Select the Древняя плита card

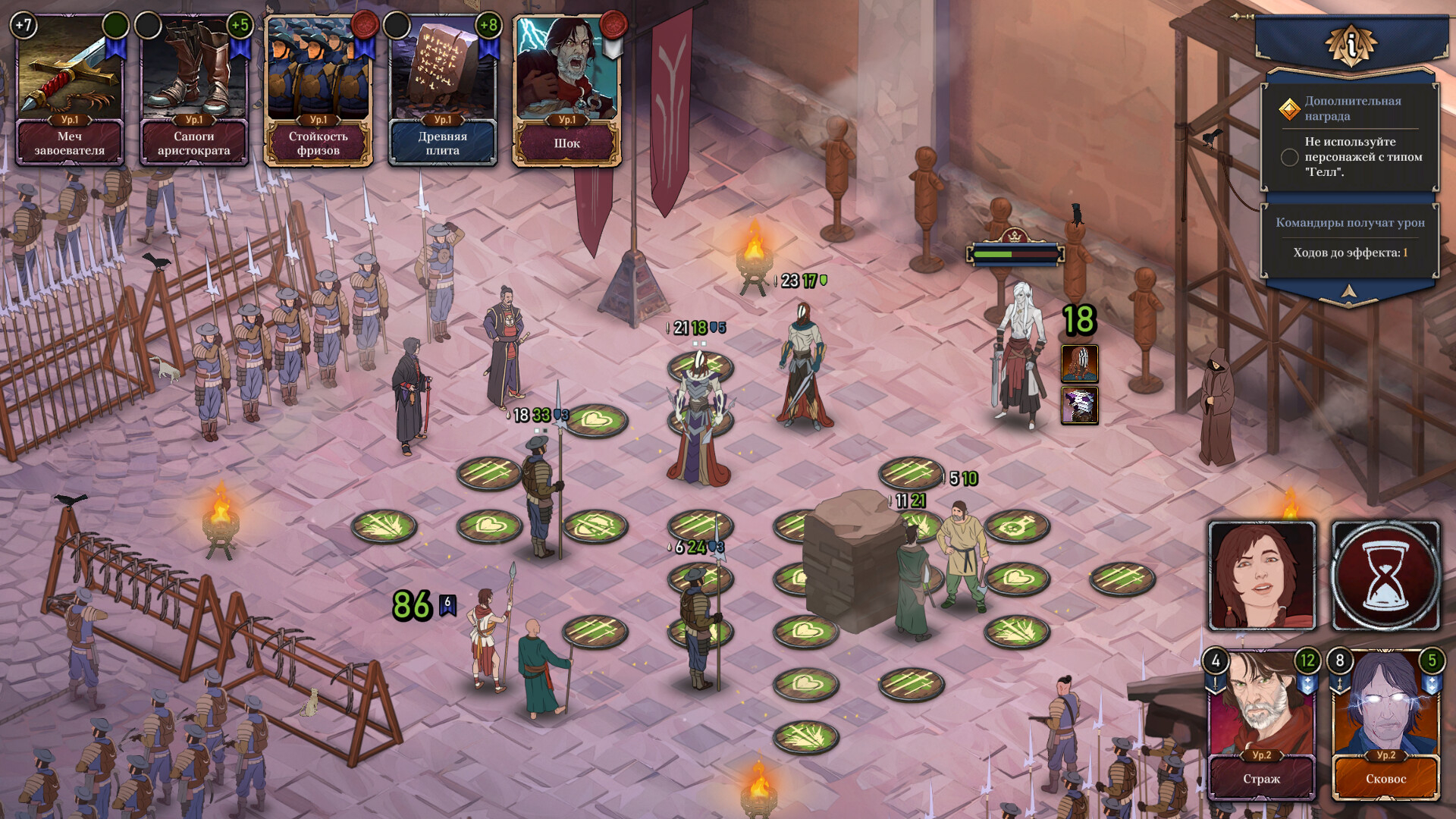(x=442, y=89)
